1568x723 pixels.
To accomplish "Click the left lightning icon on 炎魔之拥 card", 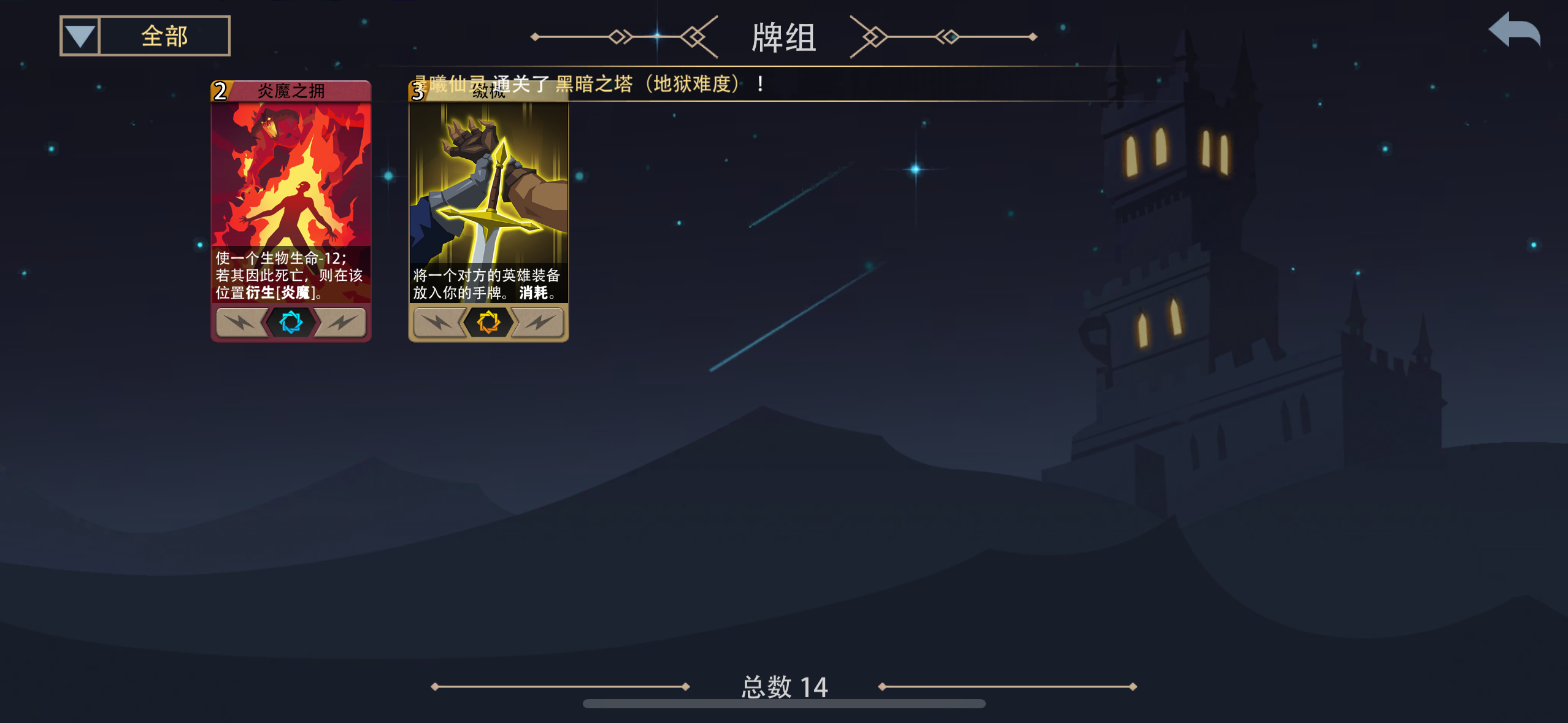I will pyautogui.click(x=242, y=323).
